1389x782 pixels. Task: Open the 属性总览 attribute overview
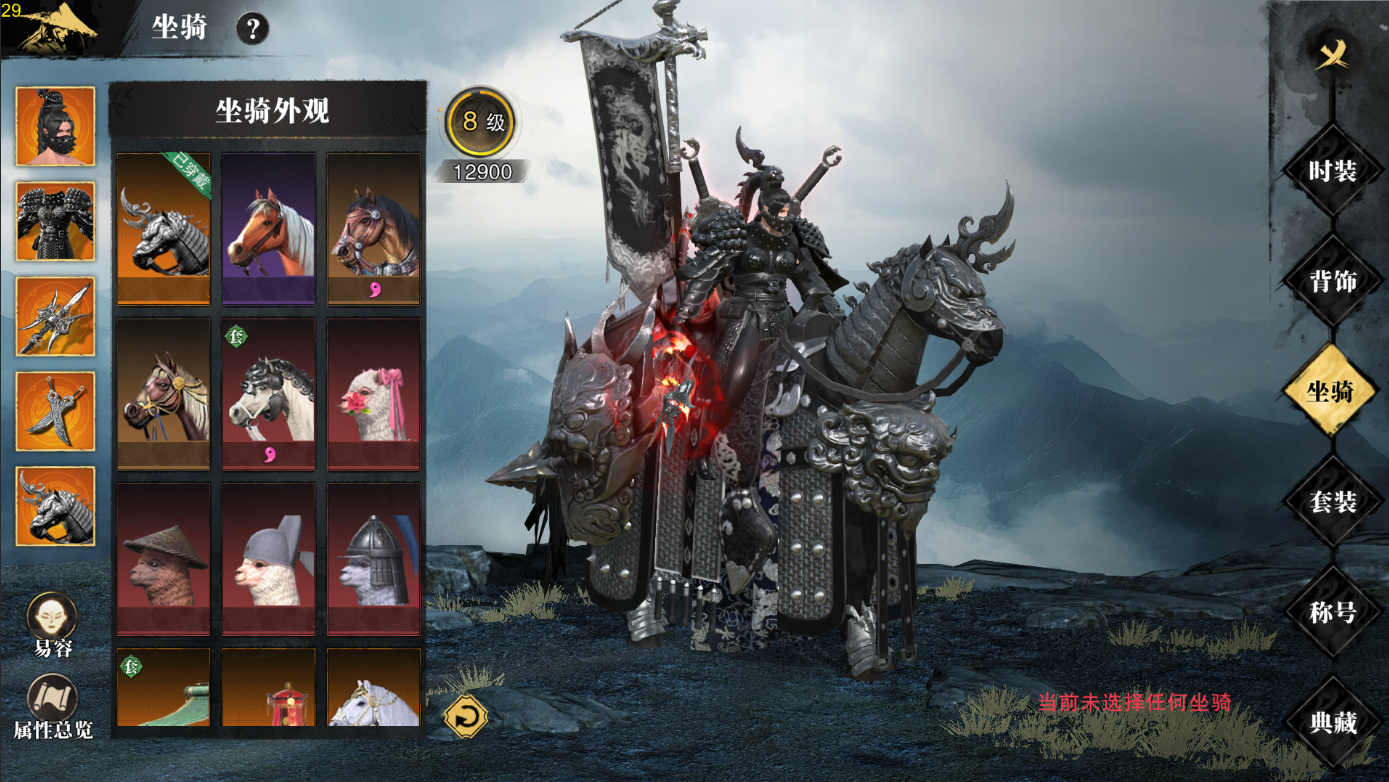[53, 707]
